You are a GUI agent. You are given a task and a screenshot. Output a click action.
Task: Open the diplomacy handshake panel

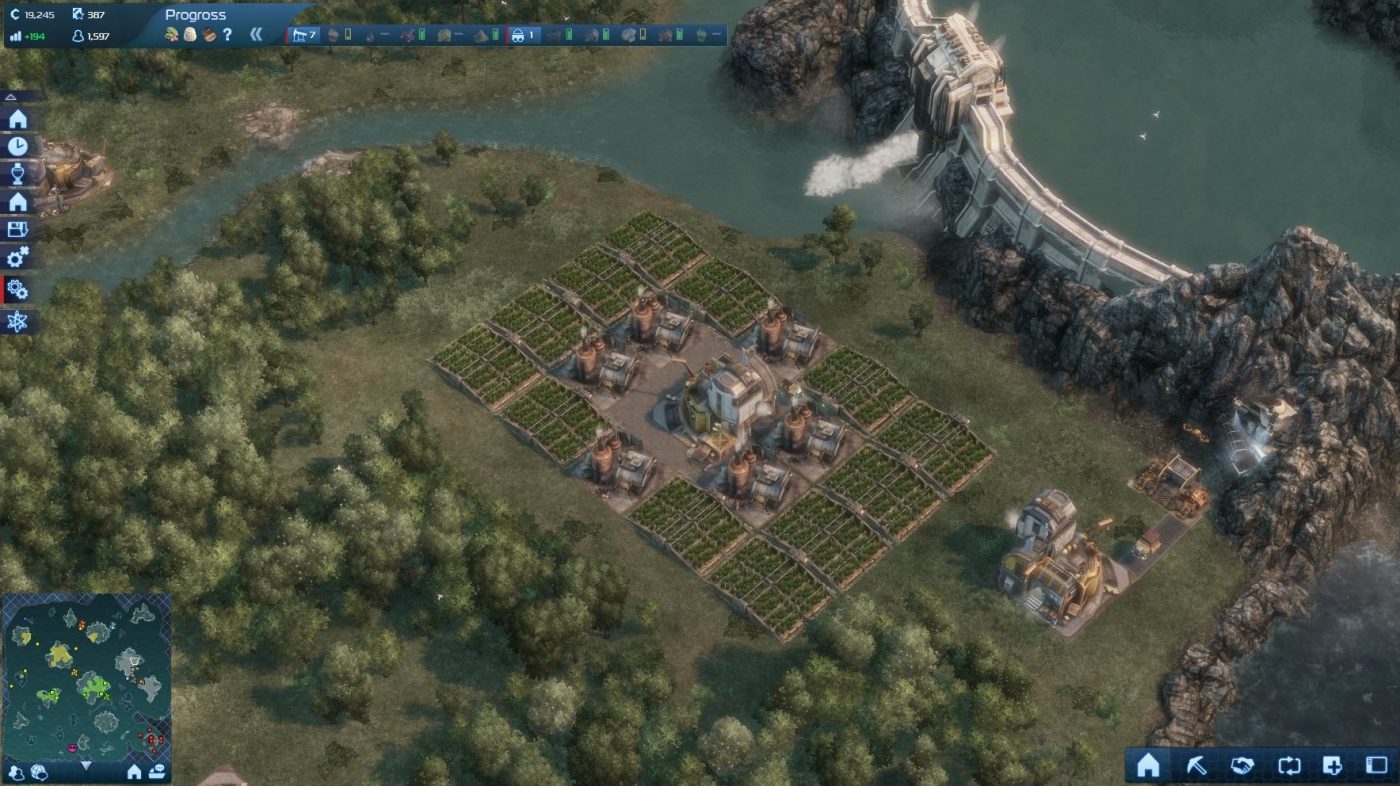point(1242,764)
